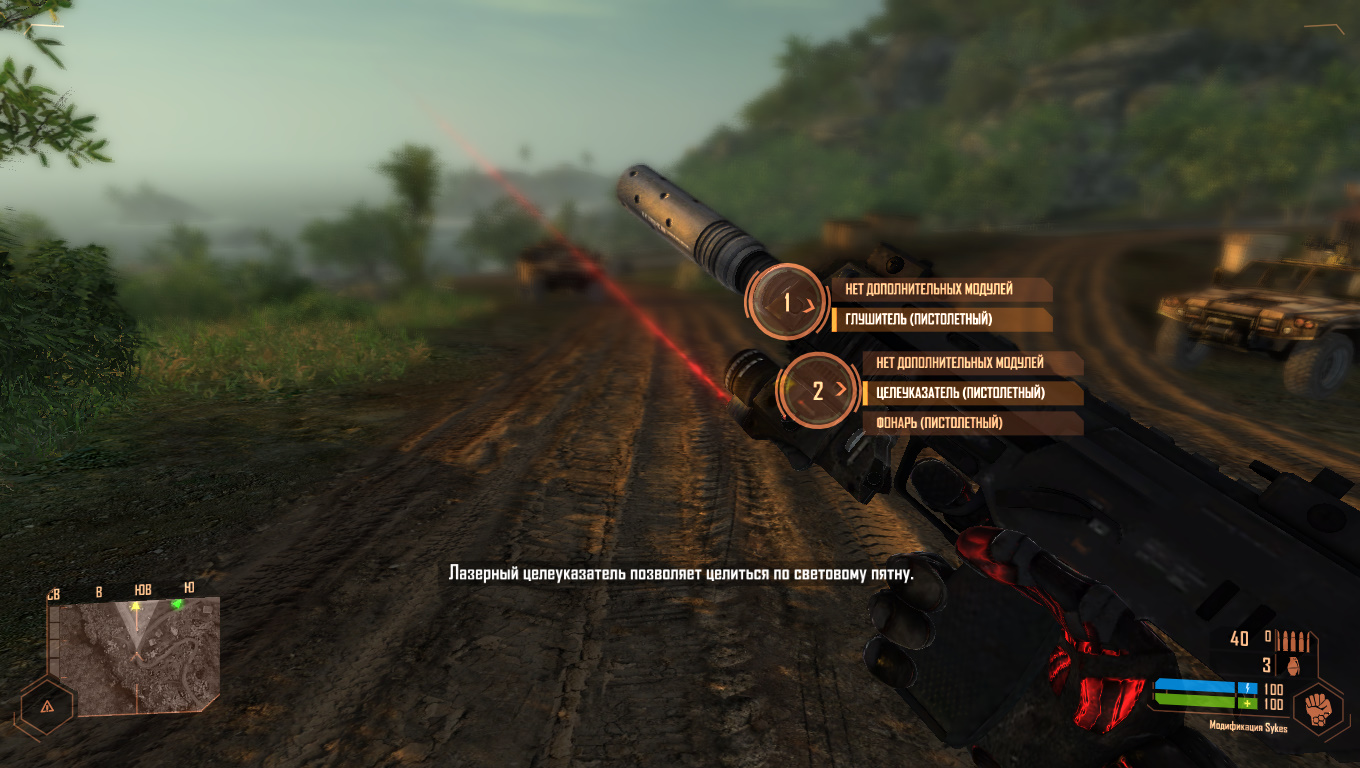Click the round slot 1 barrel marker
This screenshot has width=1360, height=768.
coord(787,302)
